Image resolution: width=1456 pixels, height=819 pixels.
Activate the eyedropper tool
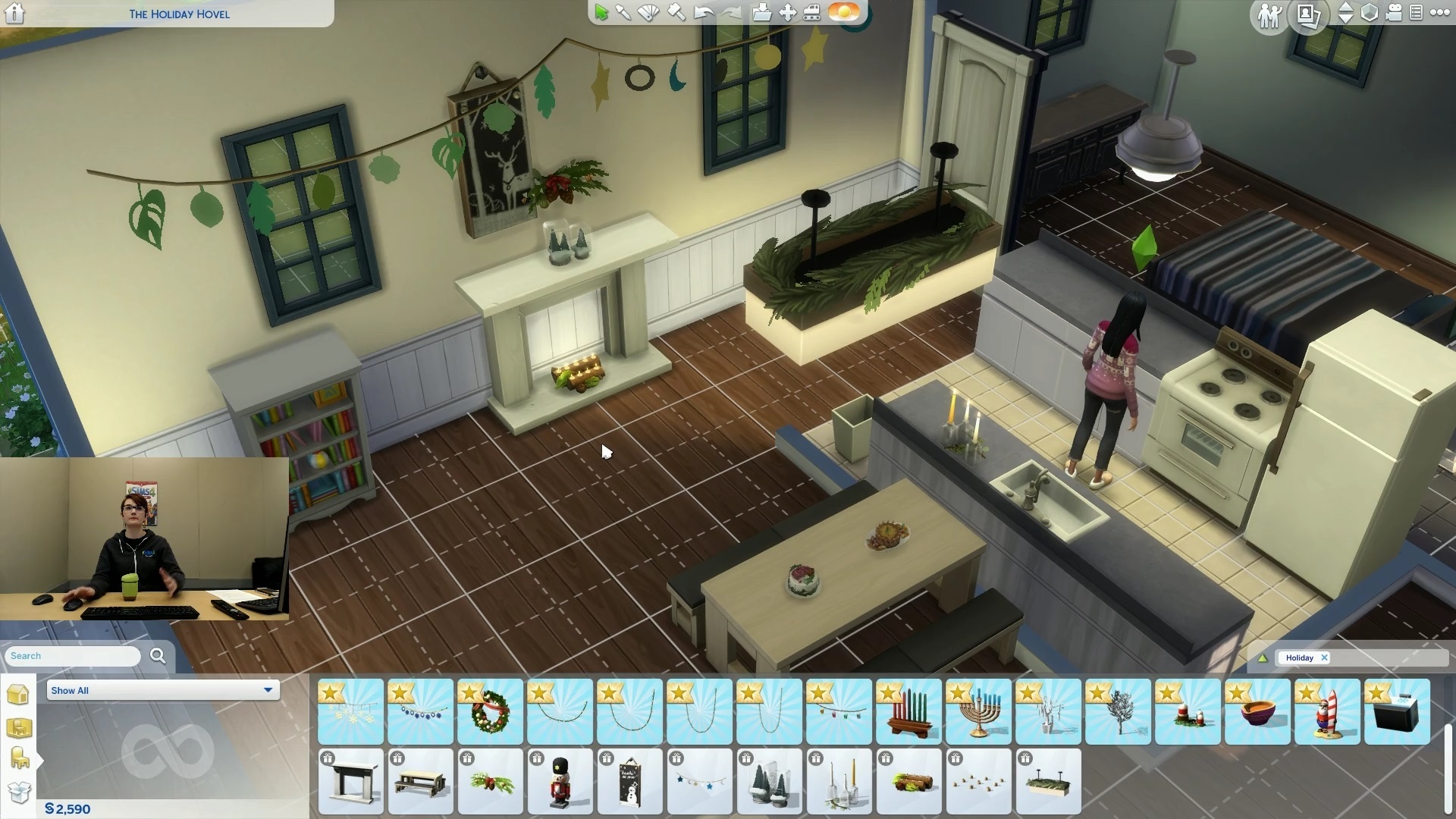[x=624, y=13]
